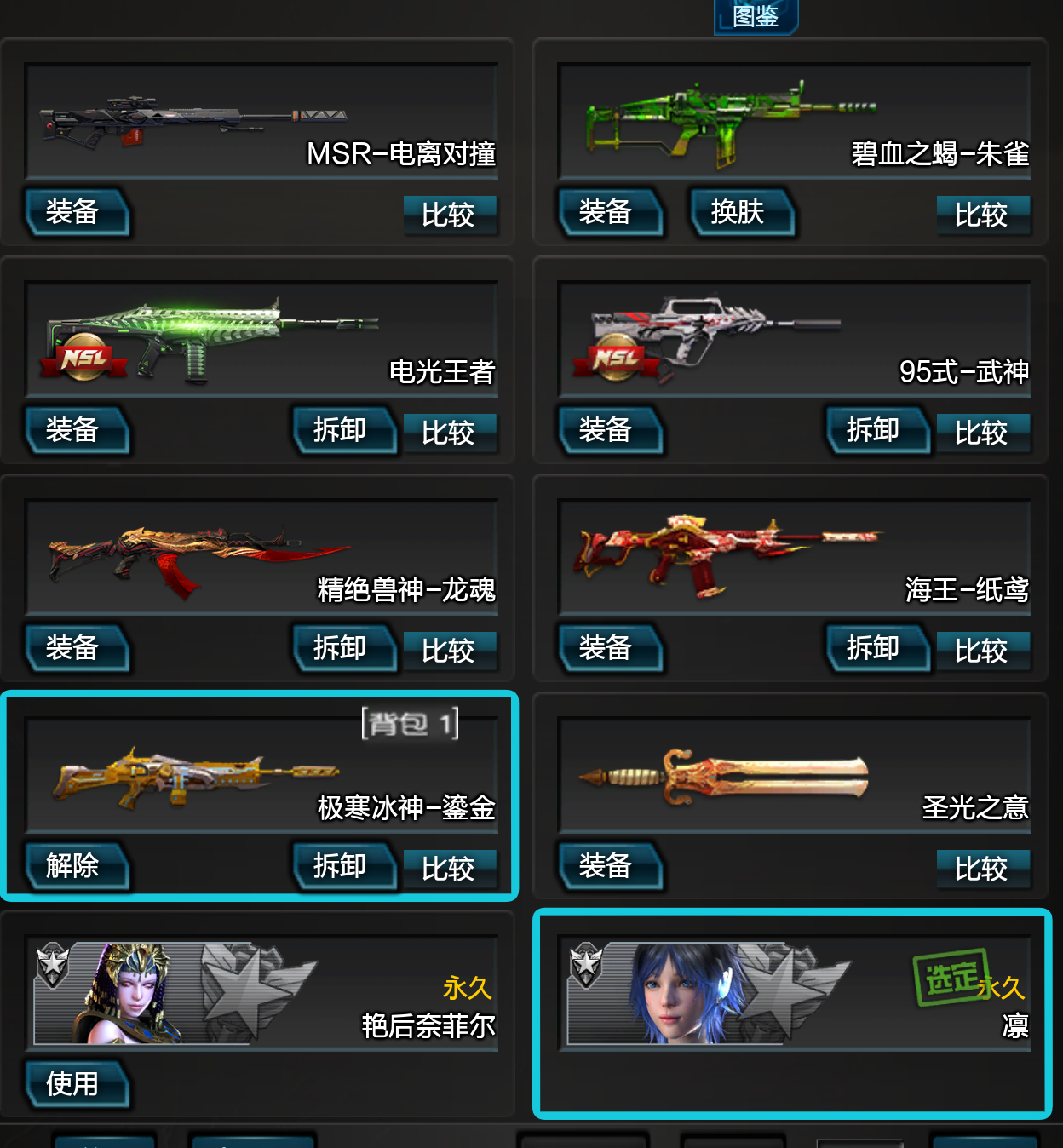Unequip 极寒冰神-鎏金 with 解除
The image size is (1063, 1148).
pyautogui.click(x=74, y=866)
